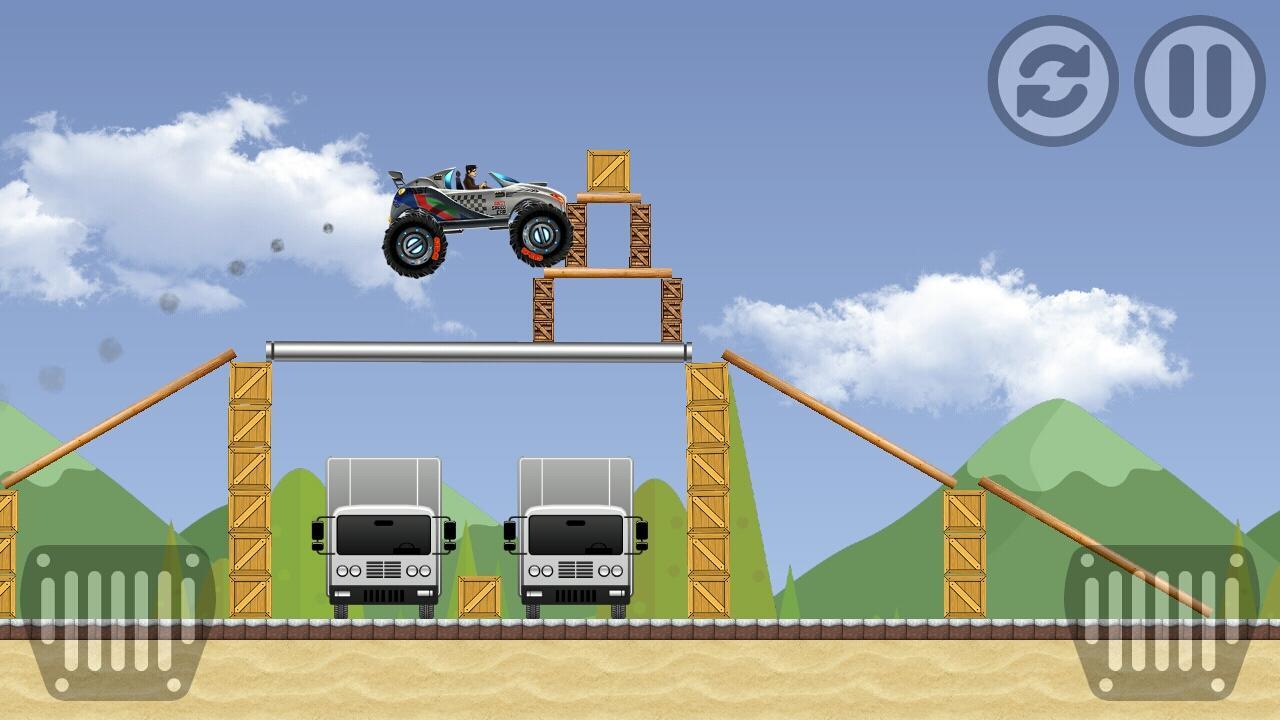Click the monster truck's rear wheel
Viewport: 1280px width, 720px height.
(416, 244)
